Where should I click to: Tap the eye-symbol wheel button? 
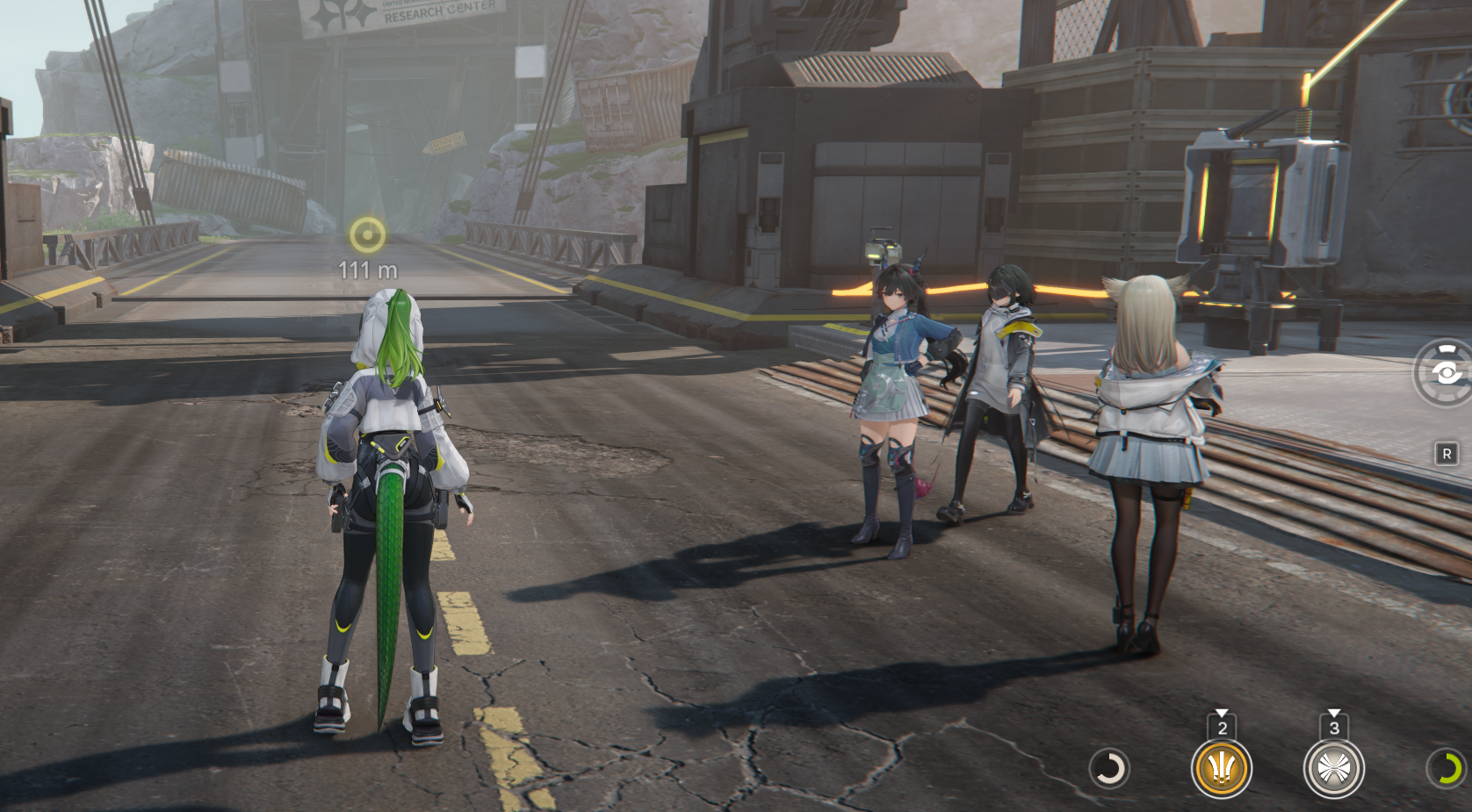[1446, 374]
